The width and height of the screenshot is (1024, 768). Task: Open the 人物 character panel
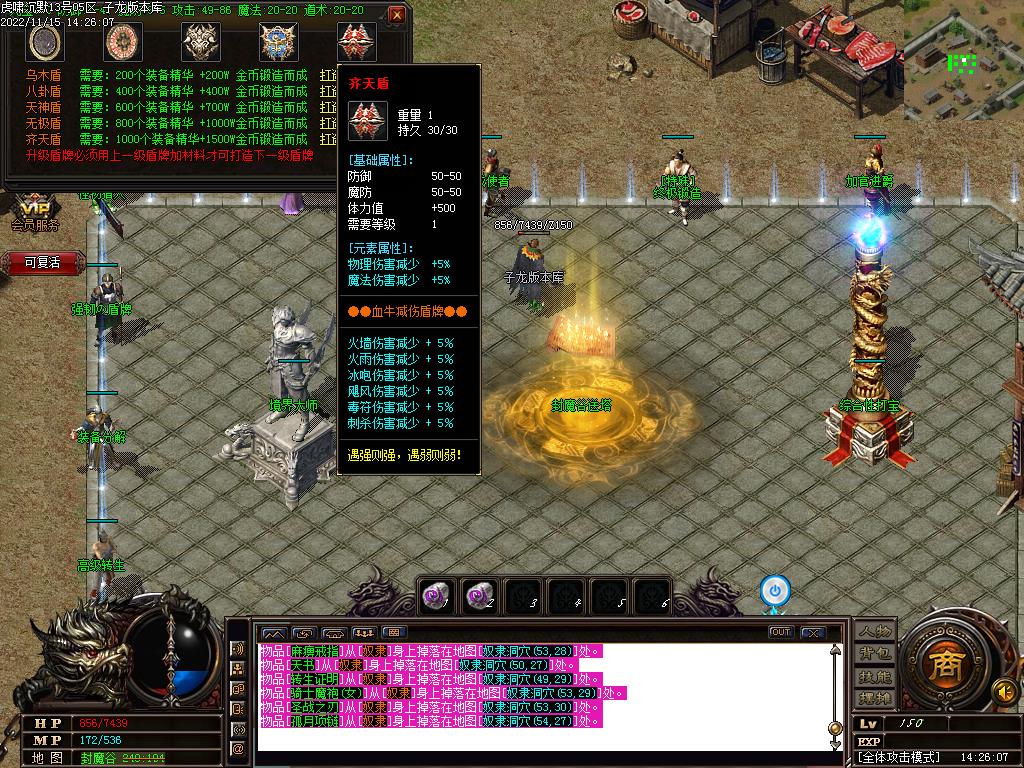point(873,631)
